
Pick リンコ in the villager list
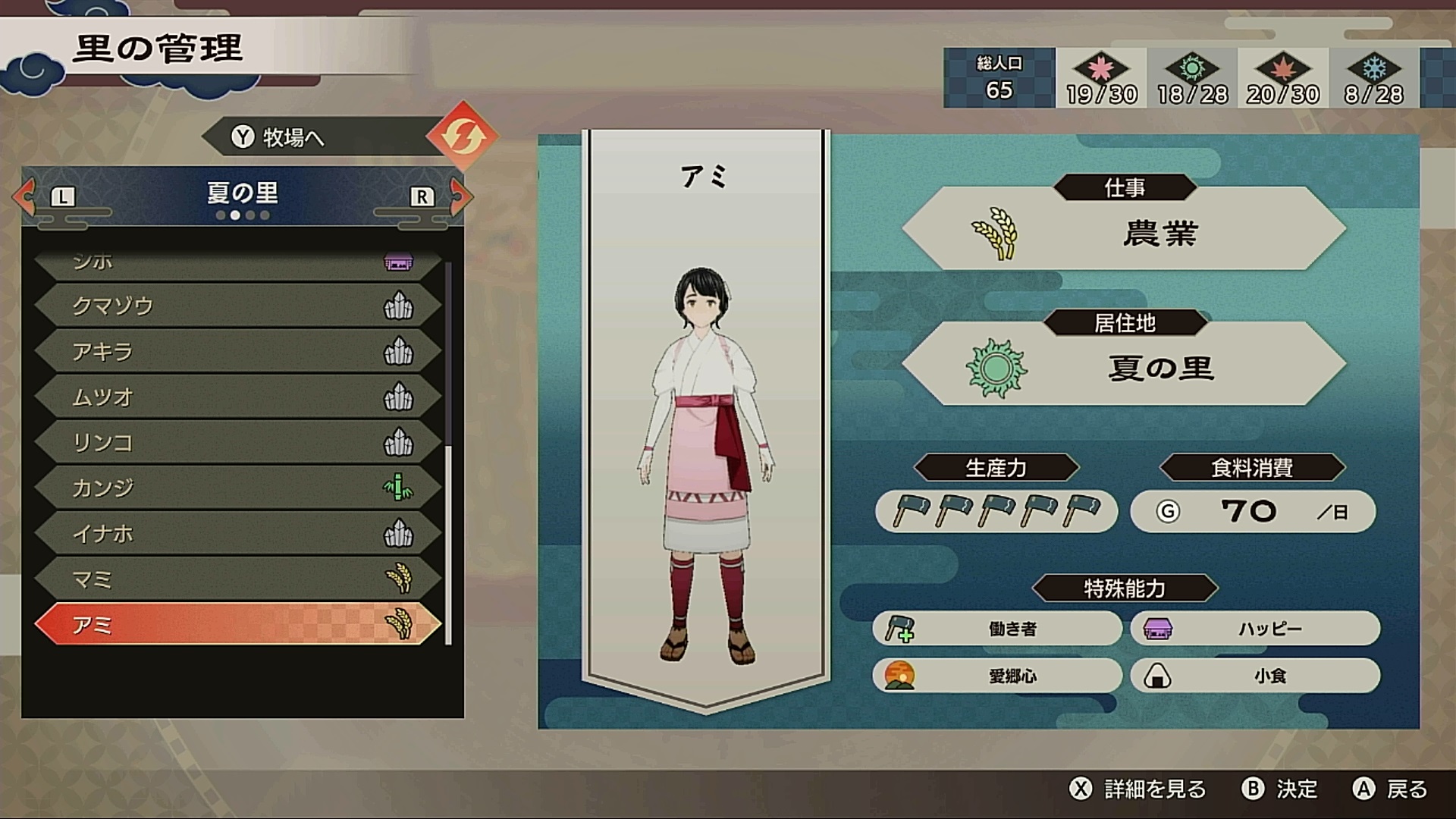[x=235, y=442]
